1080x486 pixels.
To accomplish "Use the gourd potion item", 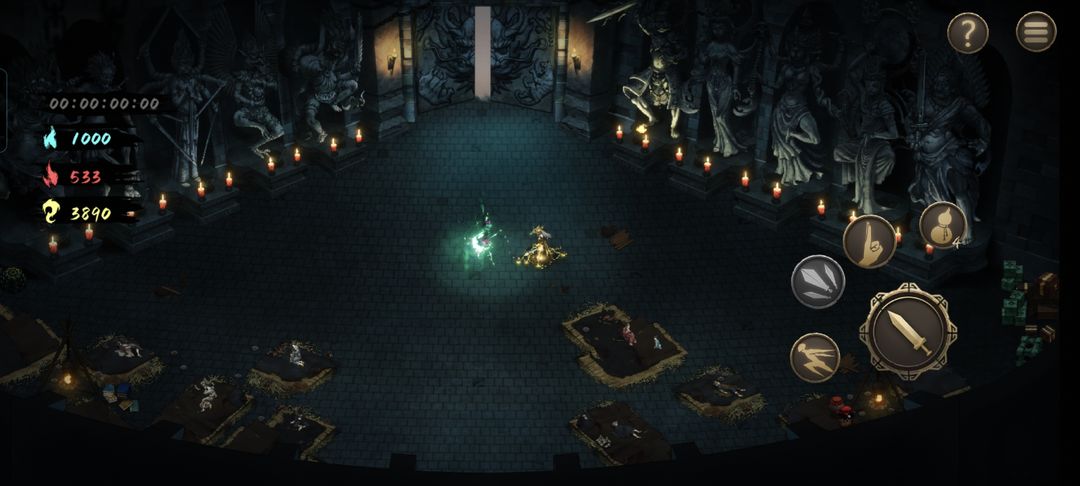I will (x=942, y=226).
